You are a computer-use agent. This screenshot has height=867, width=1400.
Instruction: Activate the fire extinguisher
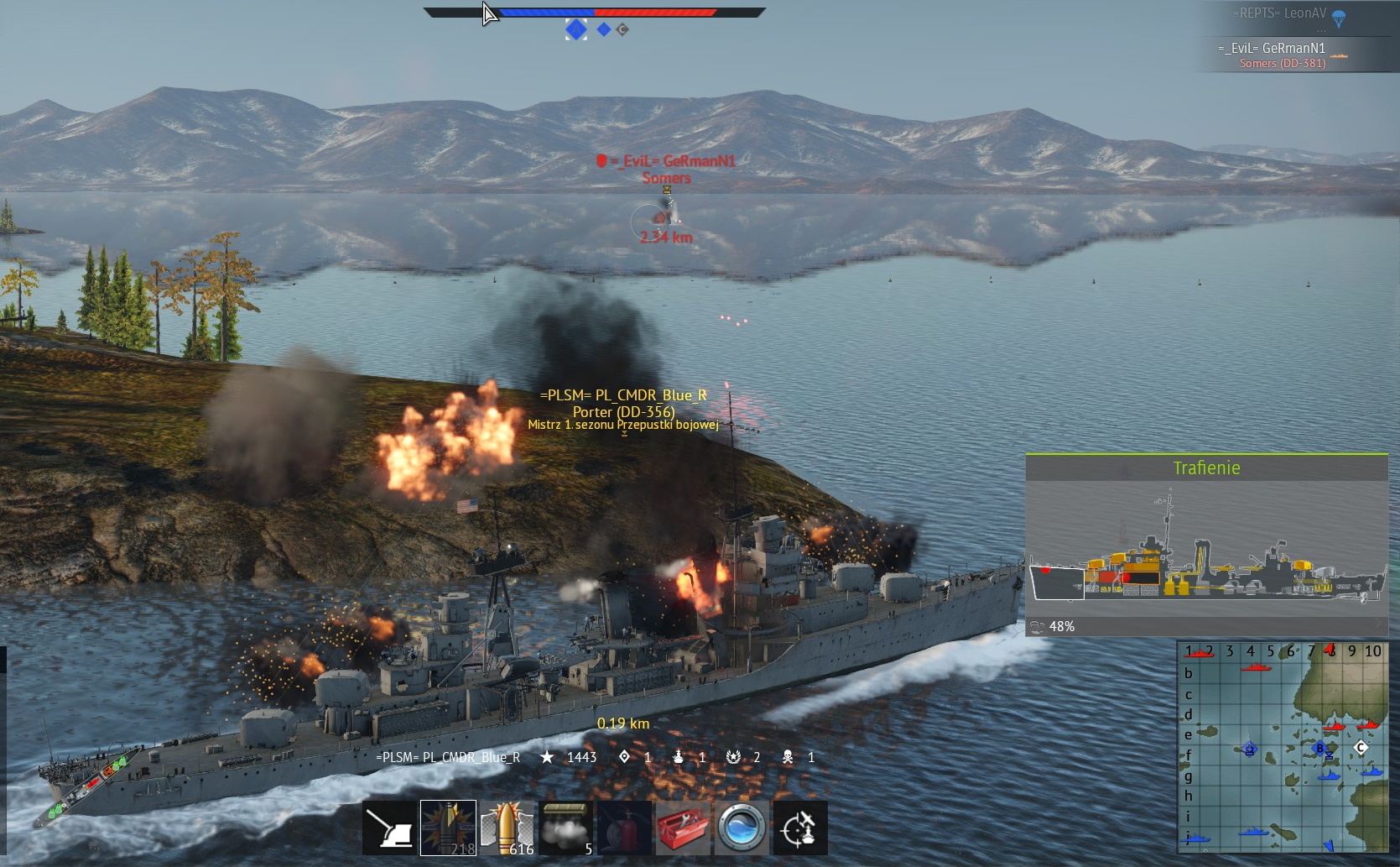(624, 828)
